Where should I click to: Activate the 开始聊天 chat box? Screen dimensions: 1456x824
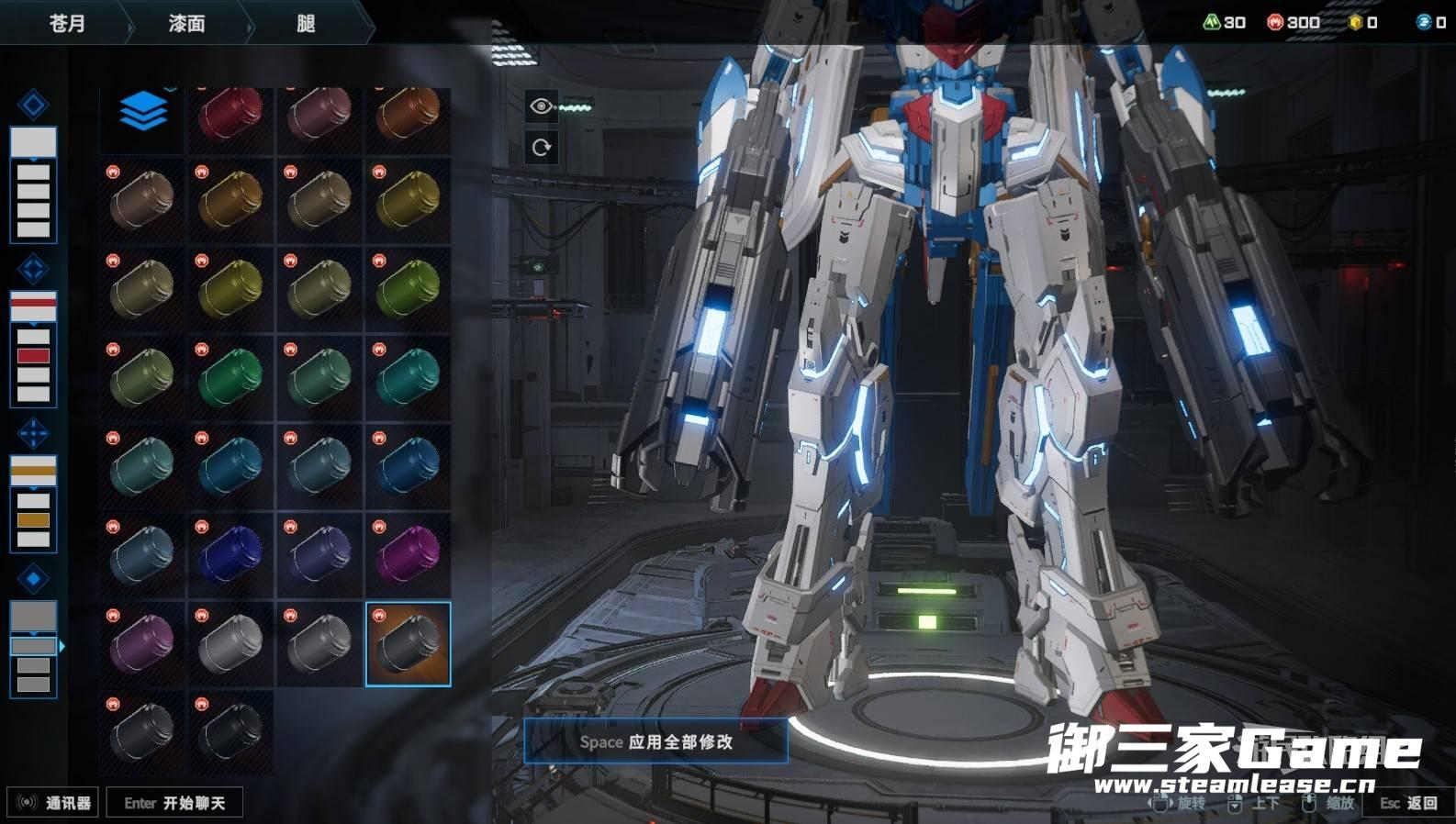174,803
